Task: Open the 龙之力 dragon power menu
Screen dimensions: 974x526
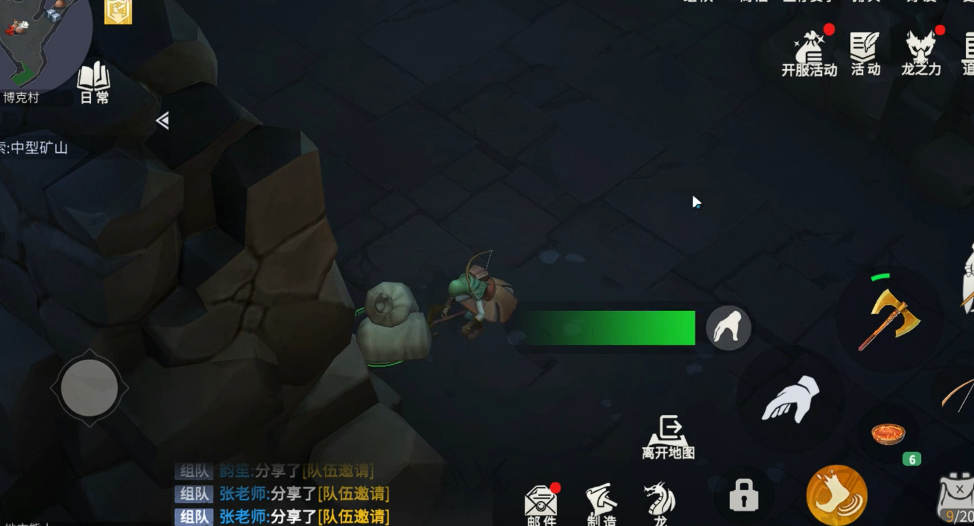Action: tap(920, 53)
